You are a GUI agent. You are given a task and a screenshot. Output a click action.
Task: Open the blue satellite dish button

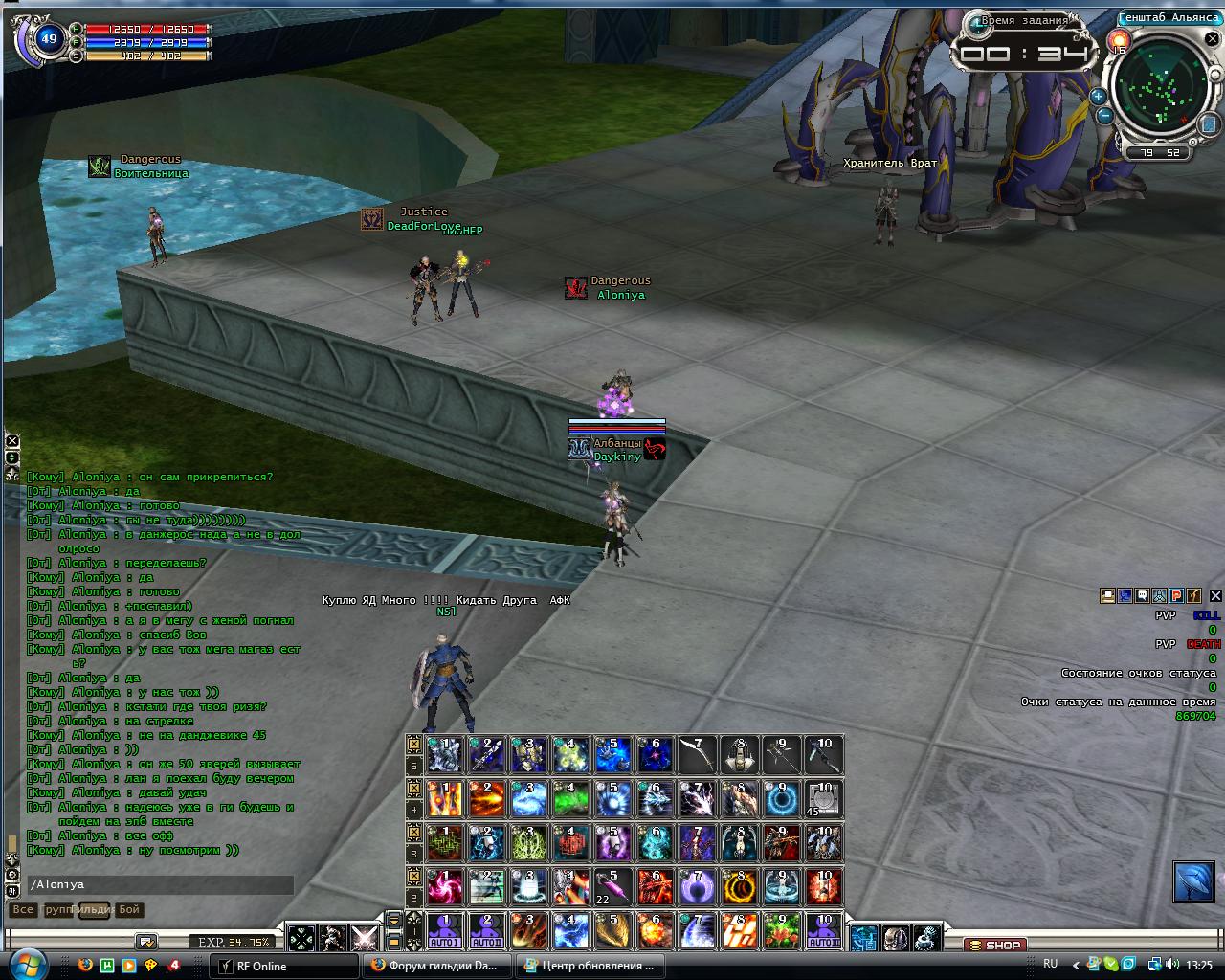(x=1193, y=881)
